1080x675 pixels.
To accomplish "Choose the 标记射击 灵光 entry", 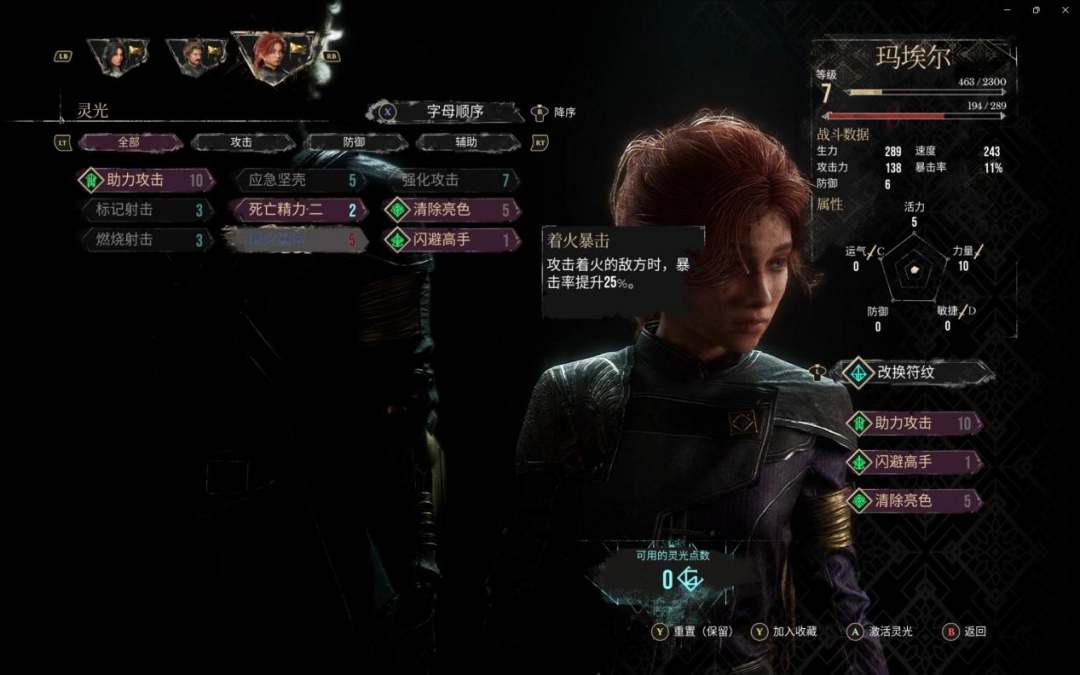I will click(x=145, y=210).
